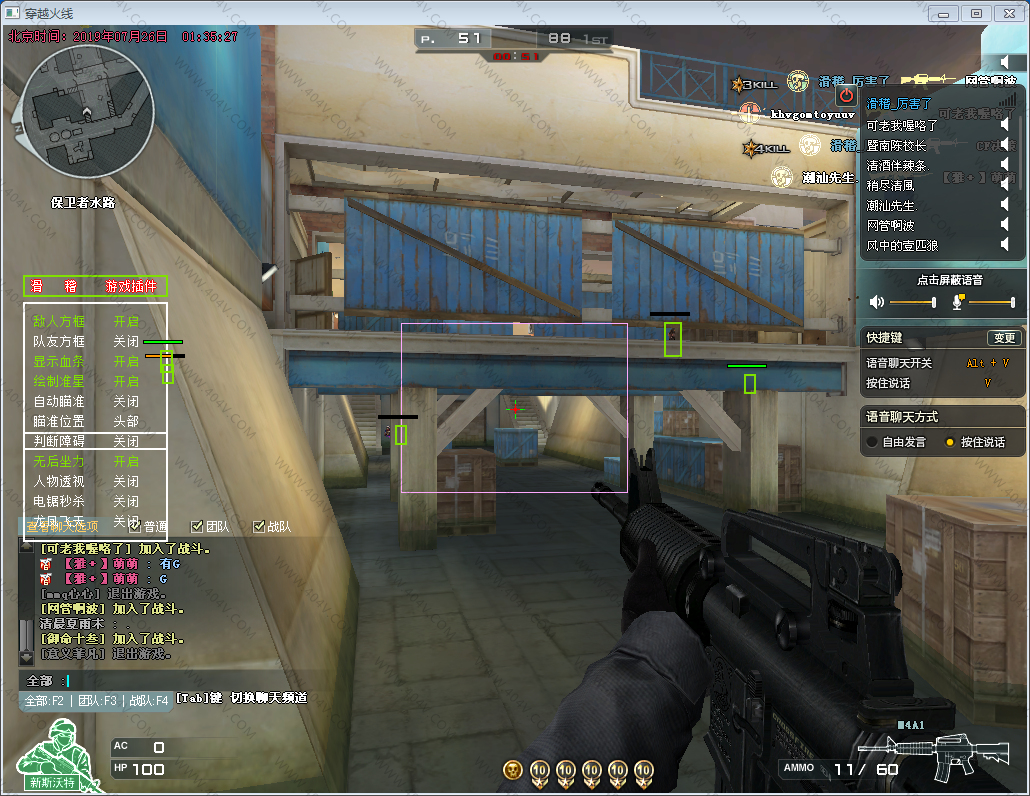The image size is (1030, 796).
Task: Switch chat channel to 团队:F3
Action: point(97,701)
